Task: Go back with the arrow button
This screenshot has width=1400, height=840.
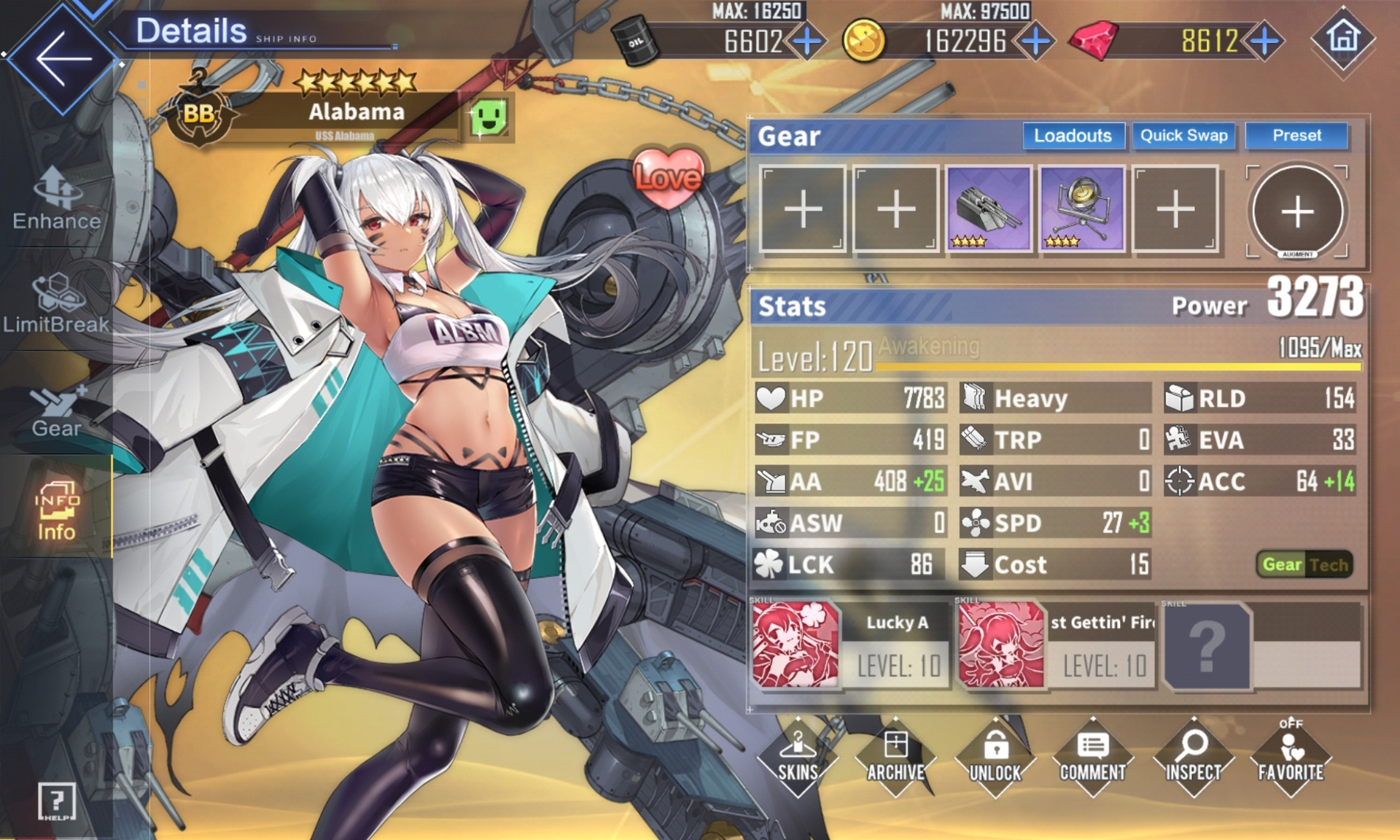Action: 62,58
